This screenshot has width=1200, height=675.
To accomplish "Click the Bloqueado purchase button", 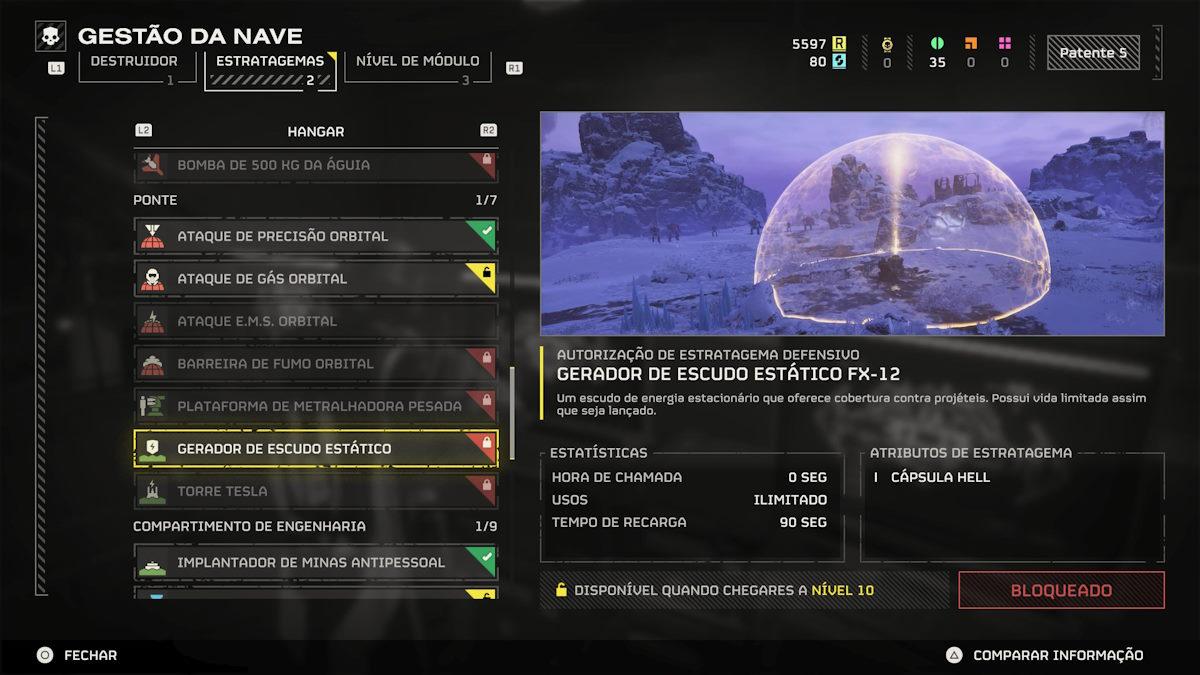I will point(1061,590).
